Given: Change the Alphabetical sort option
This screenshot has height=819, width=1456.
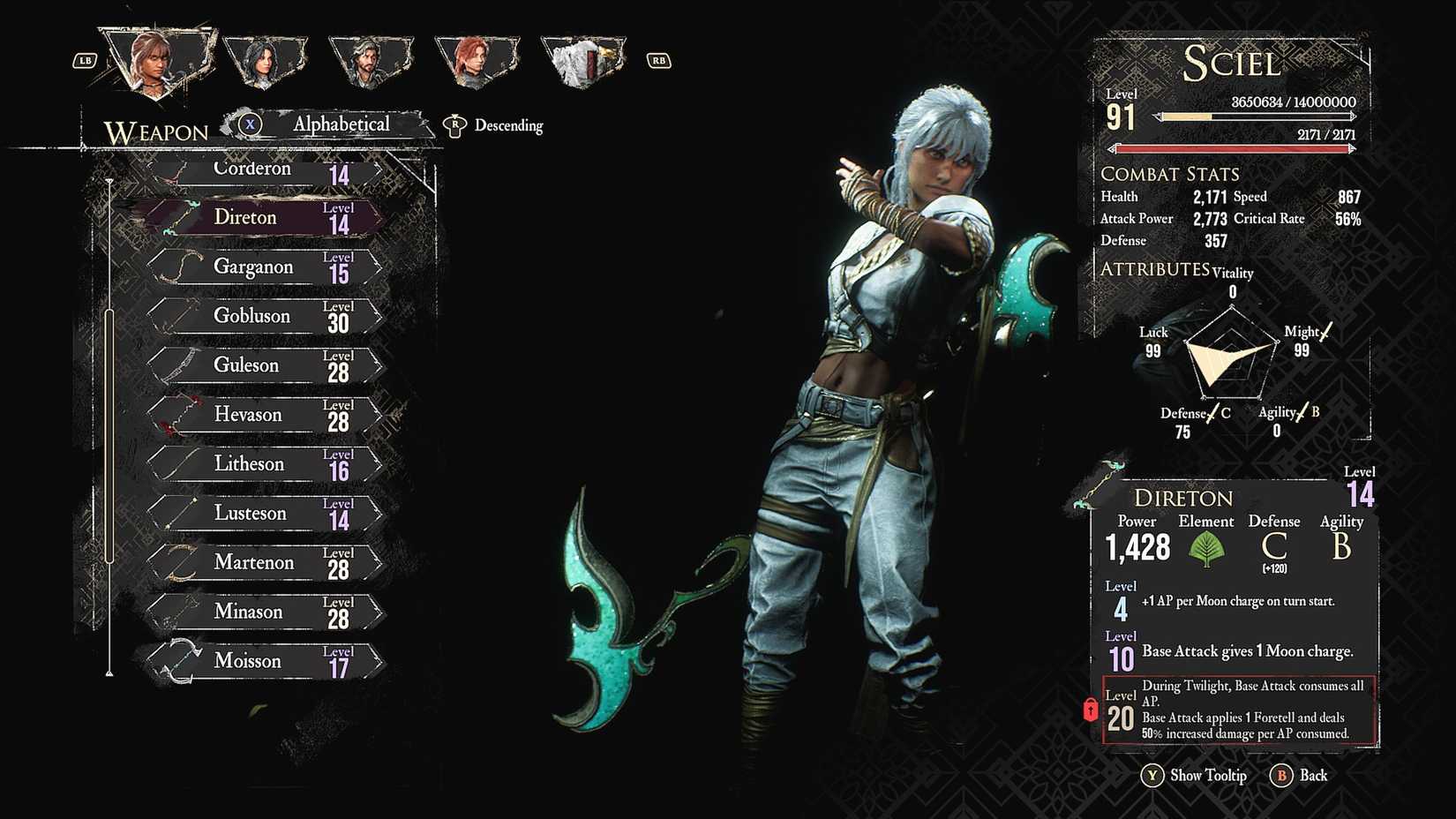Looking at the screenshot, I should pos(340,125).
